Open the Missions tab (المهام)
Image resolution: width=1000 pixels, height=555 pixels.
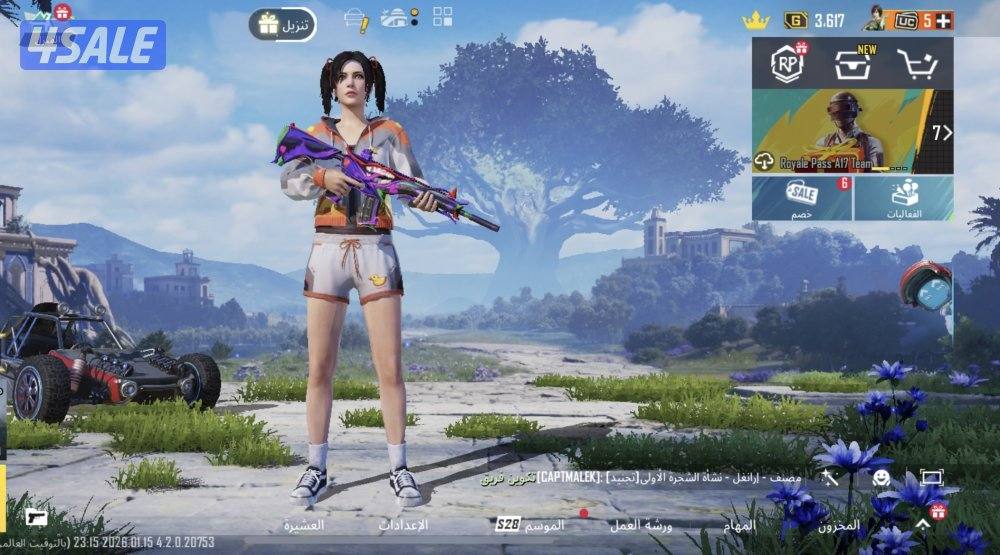click(x=740, y=525)
